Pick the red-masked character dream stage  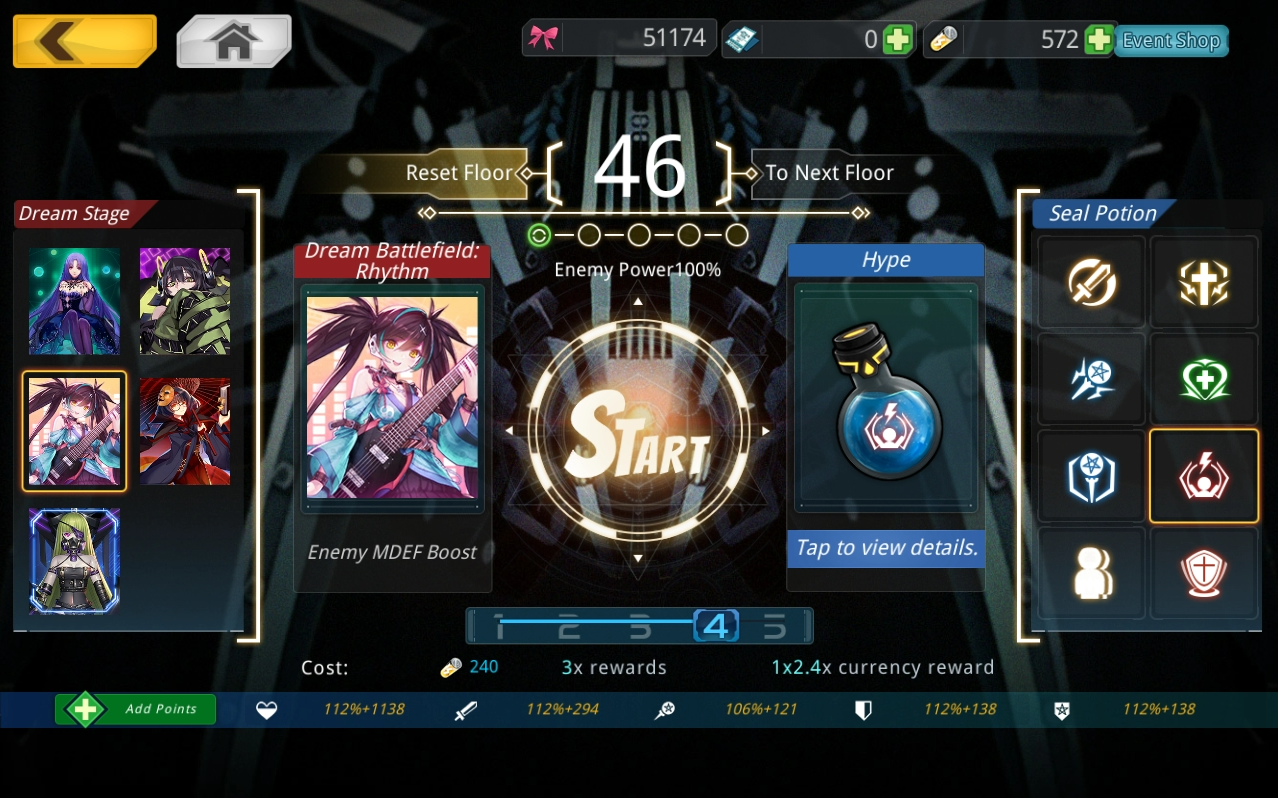pos(185,431)
